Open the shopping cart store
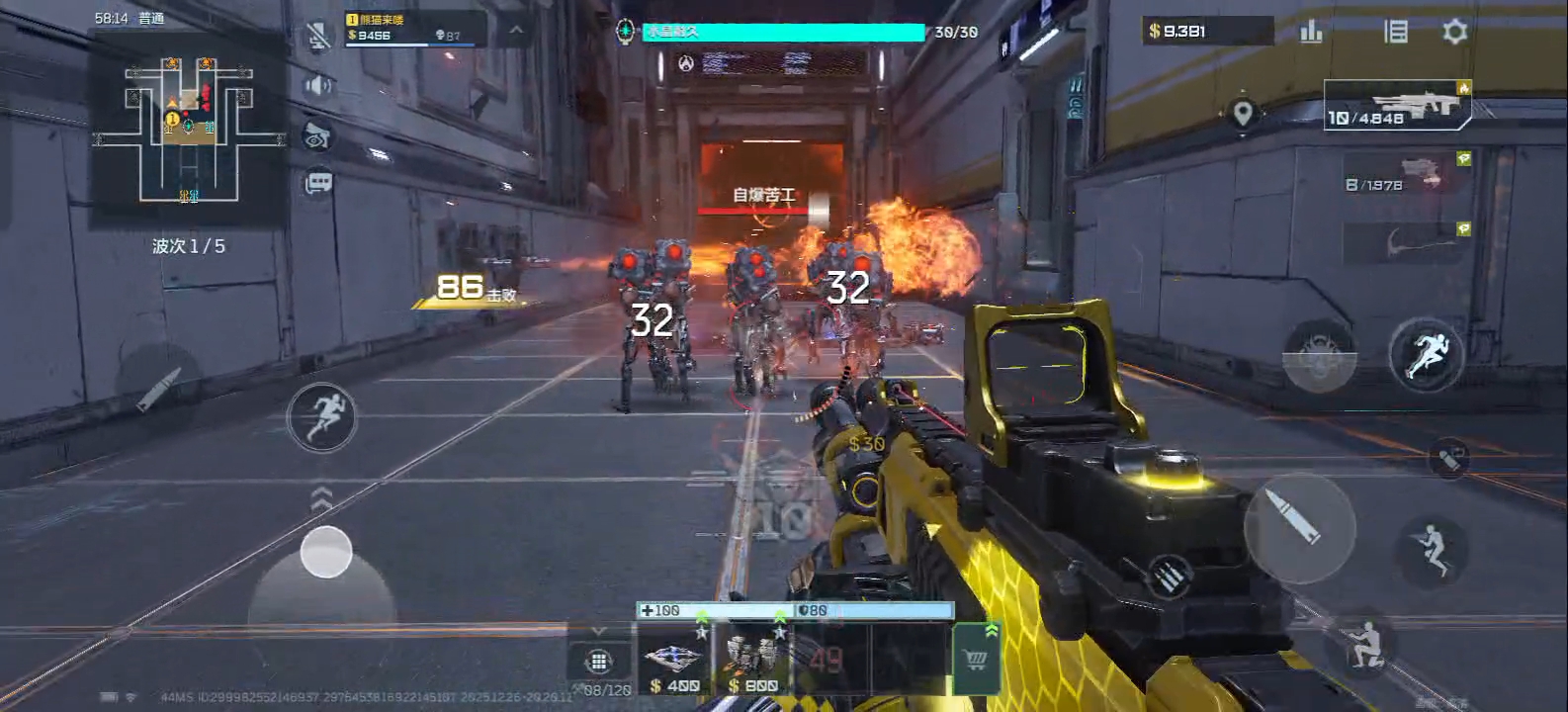This screenshot has width=1568, height=712. pos(975,661)
